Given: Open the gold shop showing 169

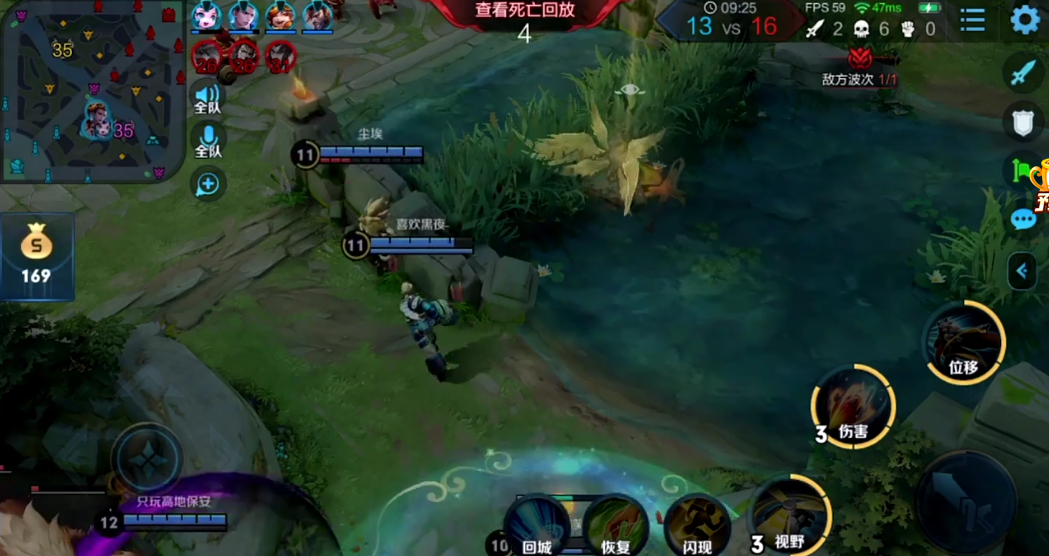Looking at the screenshot, I should (x=36, y=256).
